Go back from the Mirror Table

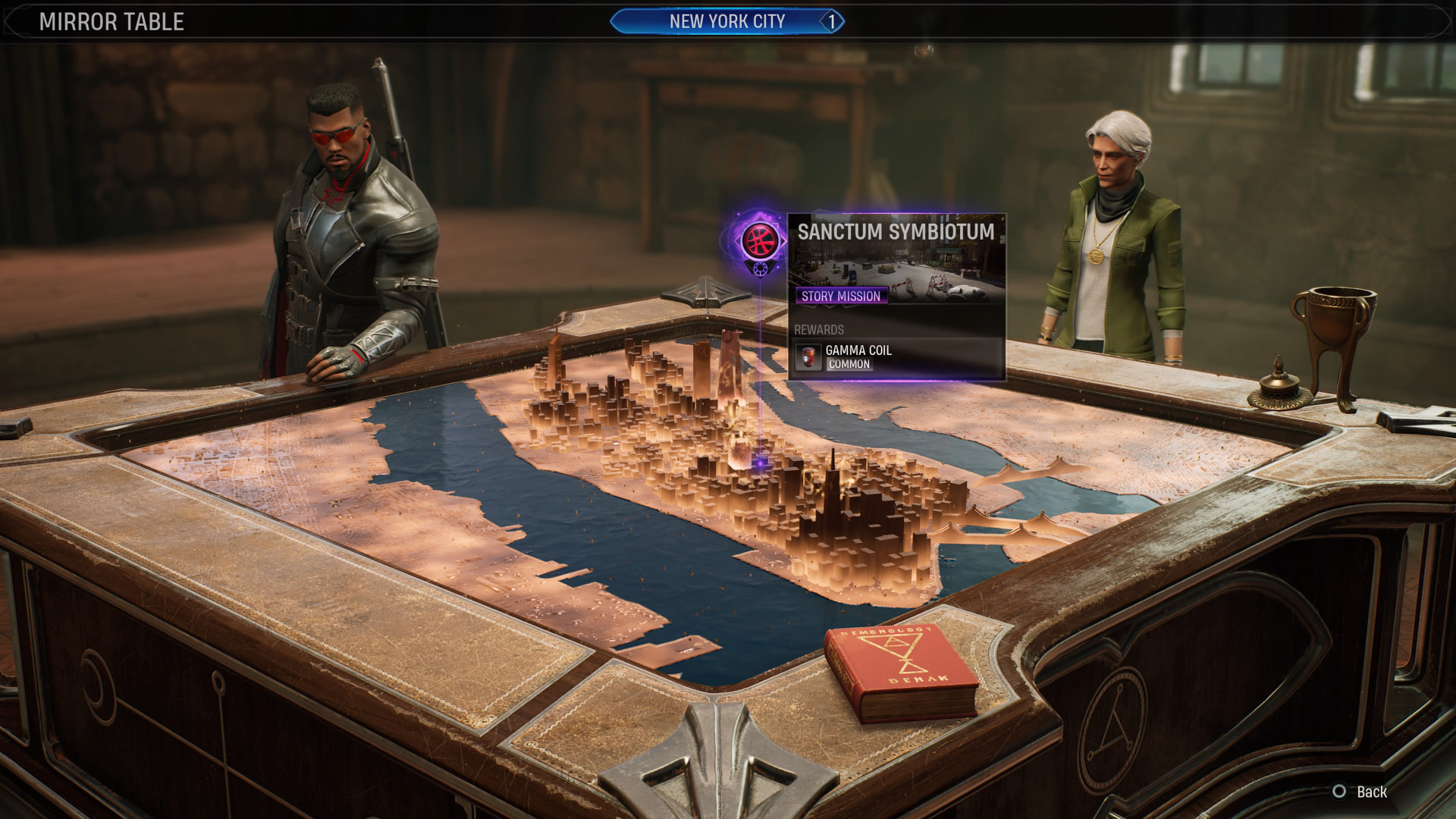pos(1360,792)
